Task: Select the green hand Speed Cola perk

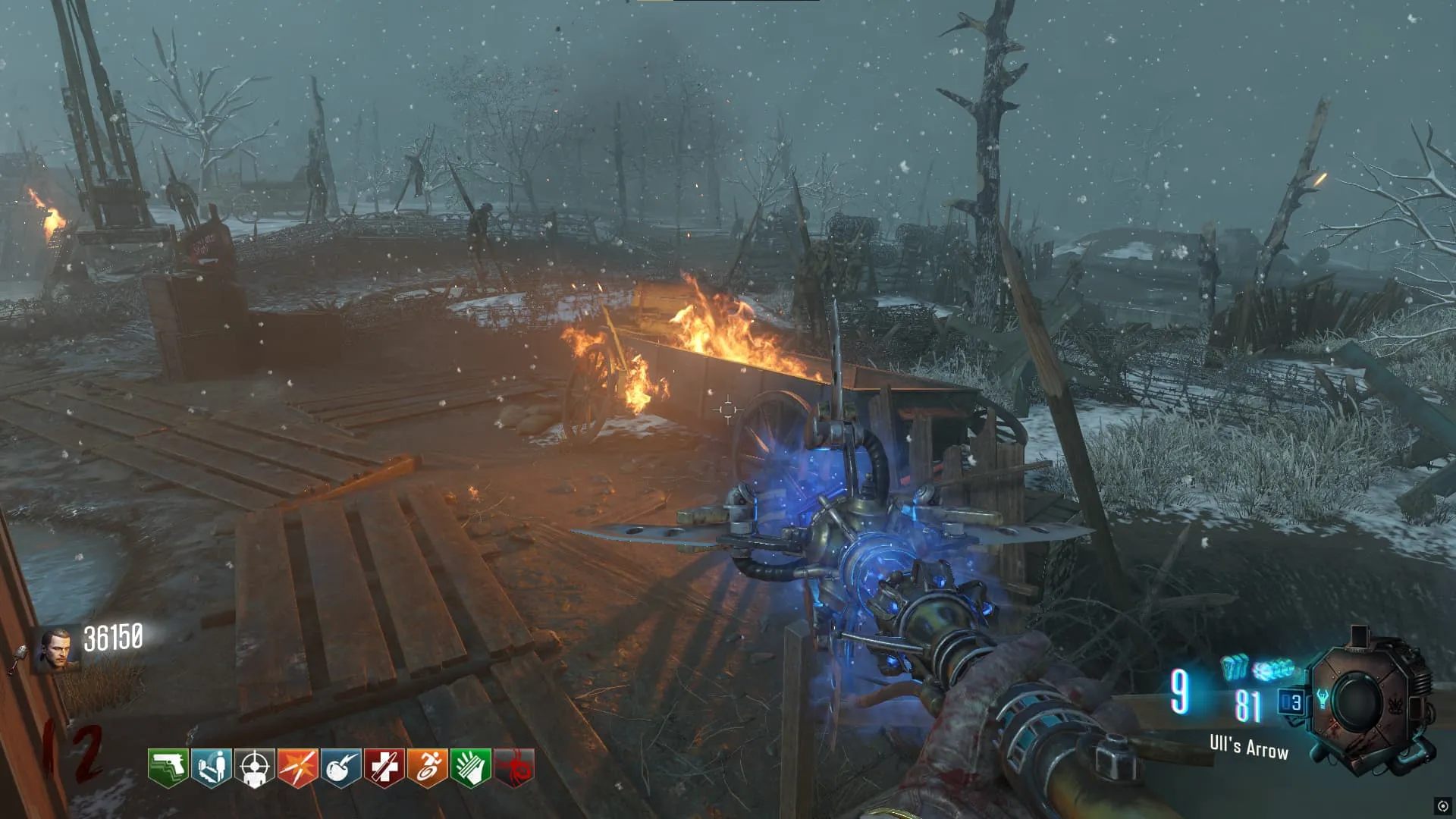Action: [x=470, y=767]
